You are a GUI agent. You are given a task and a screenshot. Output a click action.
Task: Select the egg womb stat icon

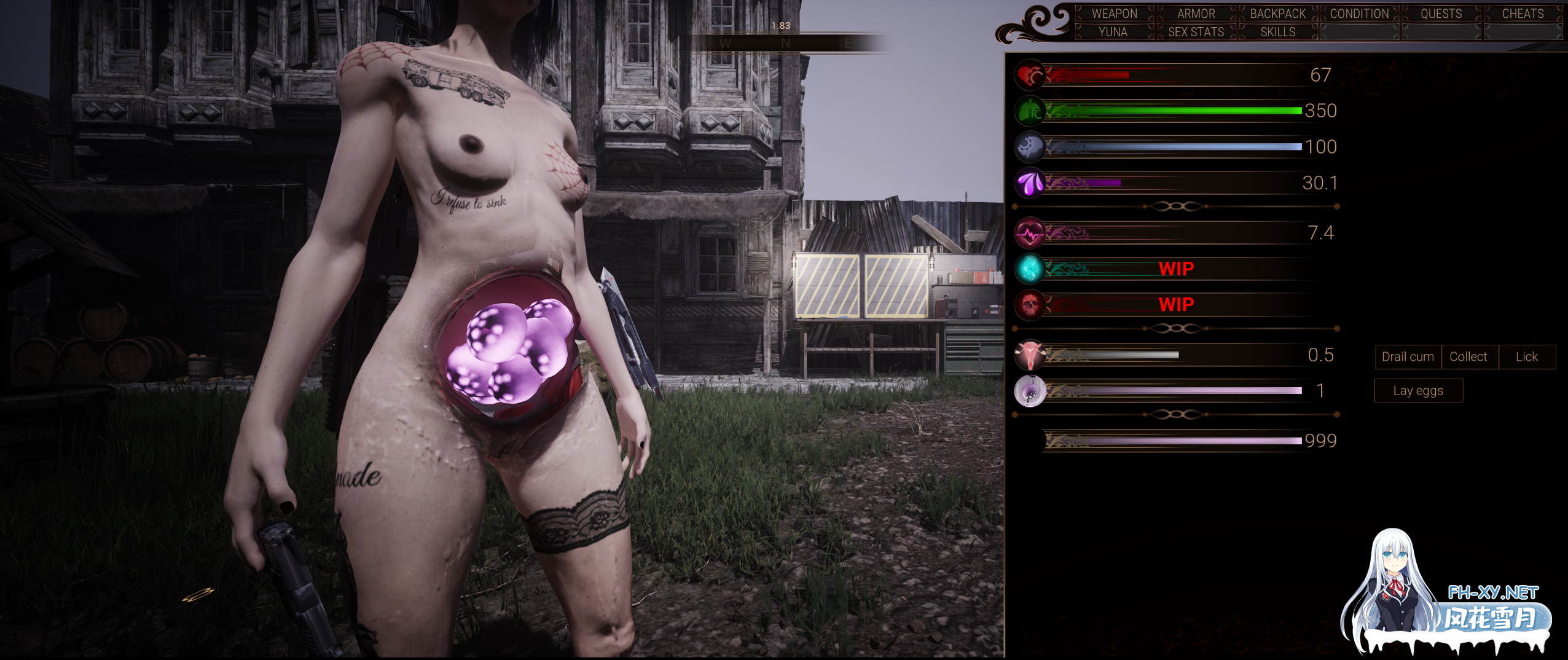1031,390
